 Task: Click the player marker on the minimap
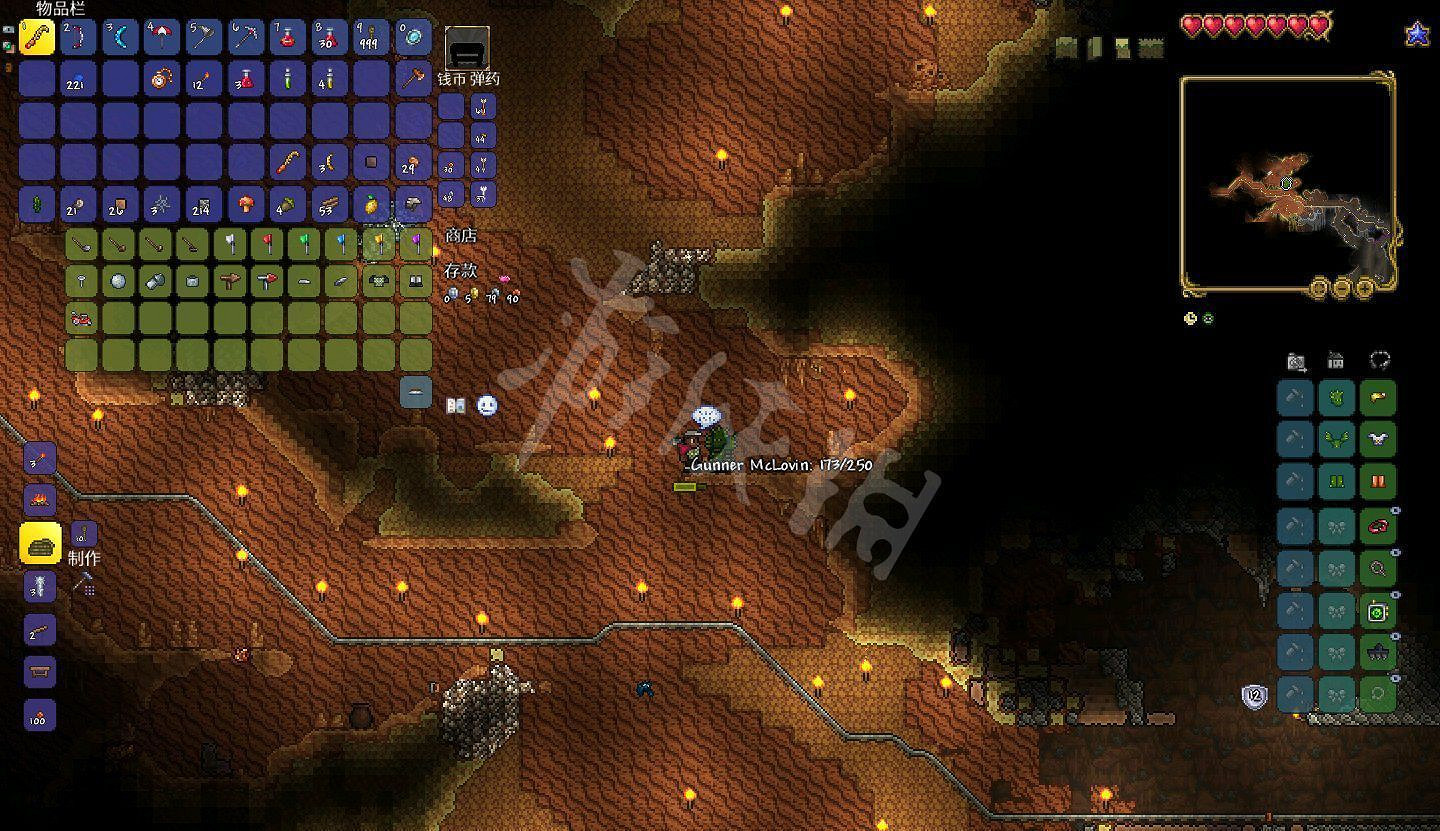pyautogui.click(x=1284, y=182)
